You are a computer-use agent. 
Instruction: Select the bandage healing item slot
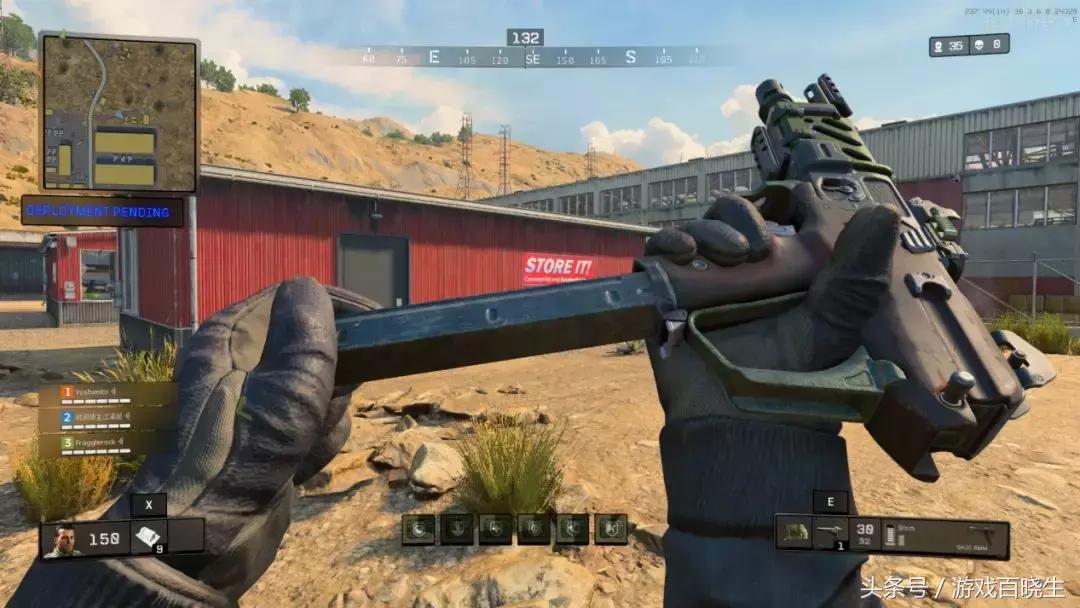(149, 538)
